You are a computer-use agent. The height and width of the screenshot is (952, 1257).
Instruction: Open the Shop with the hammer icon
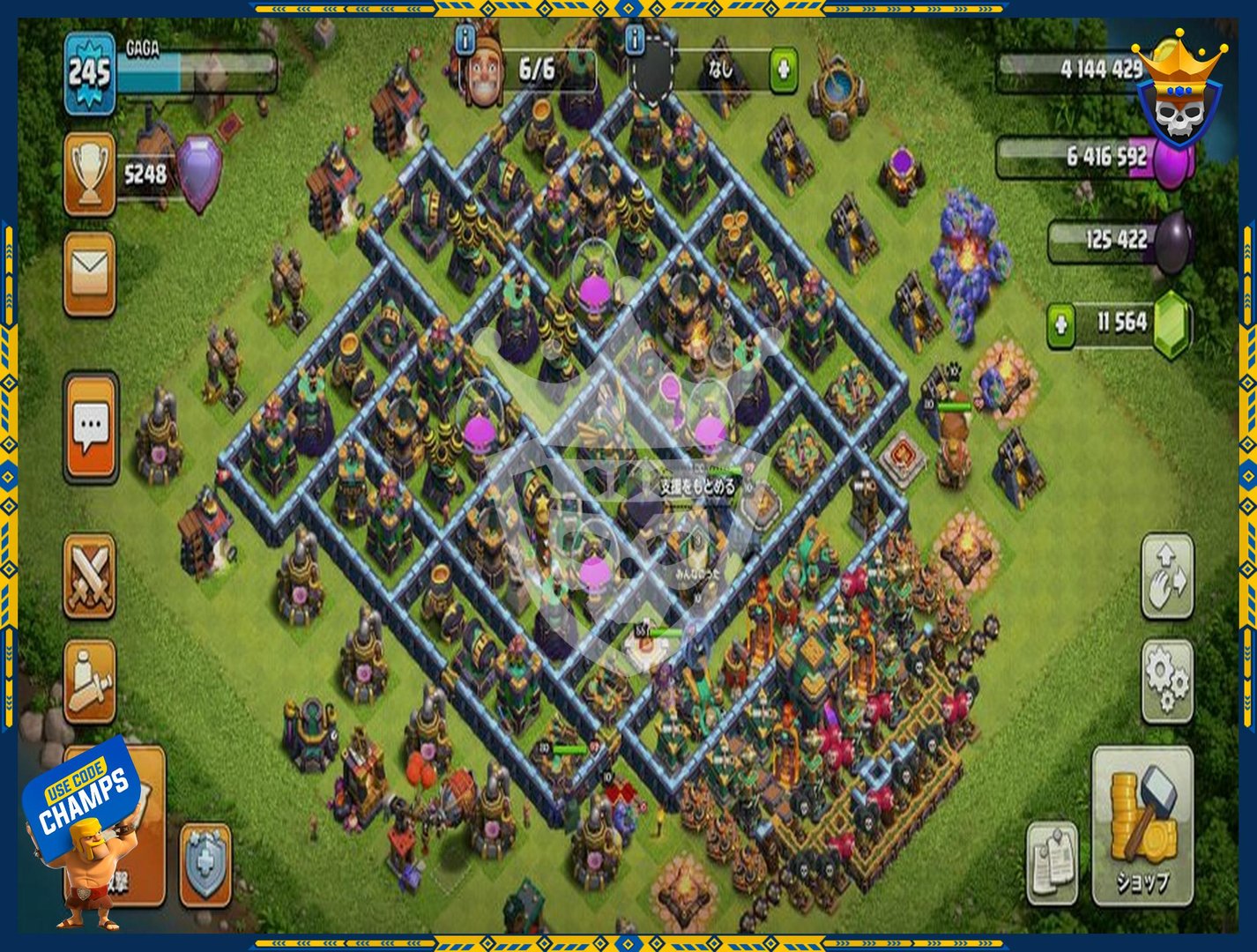click(1142, 826)
